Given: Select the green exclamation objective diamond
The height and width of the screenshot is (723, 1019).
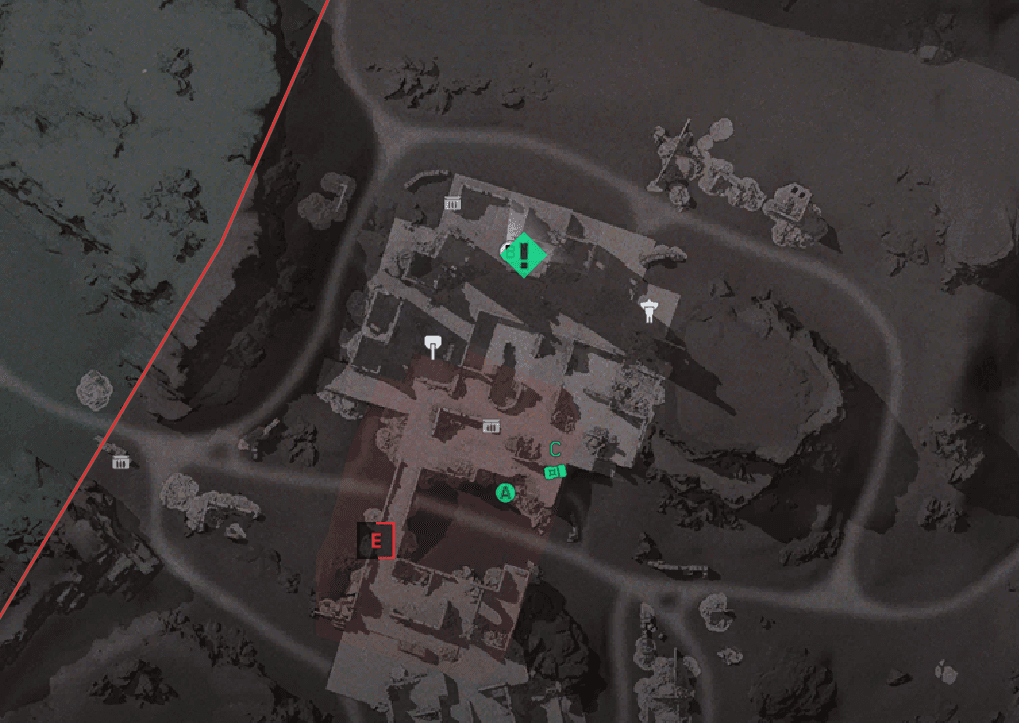Looking at the screenshot, I should [x=525, y=254].
